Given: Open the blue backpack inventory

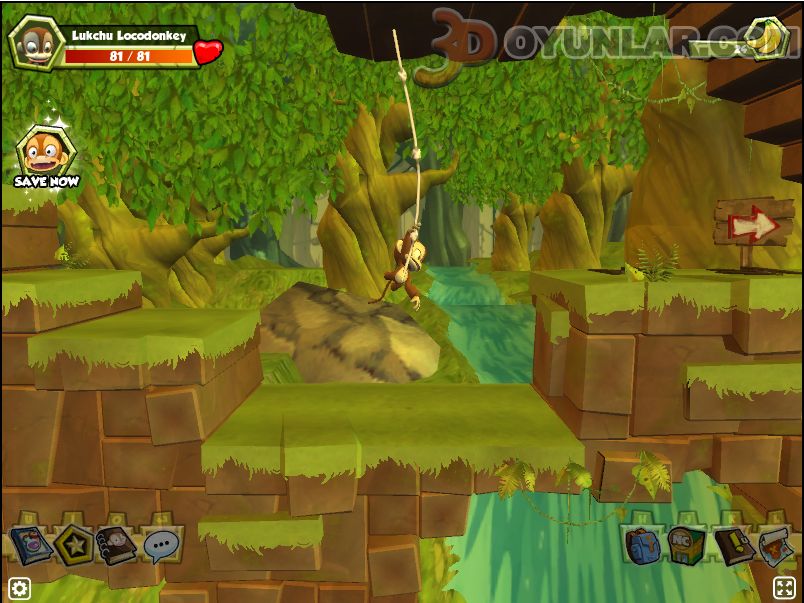Looking at the screenshot, I should (643, 546).
